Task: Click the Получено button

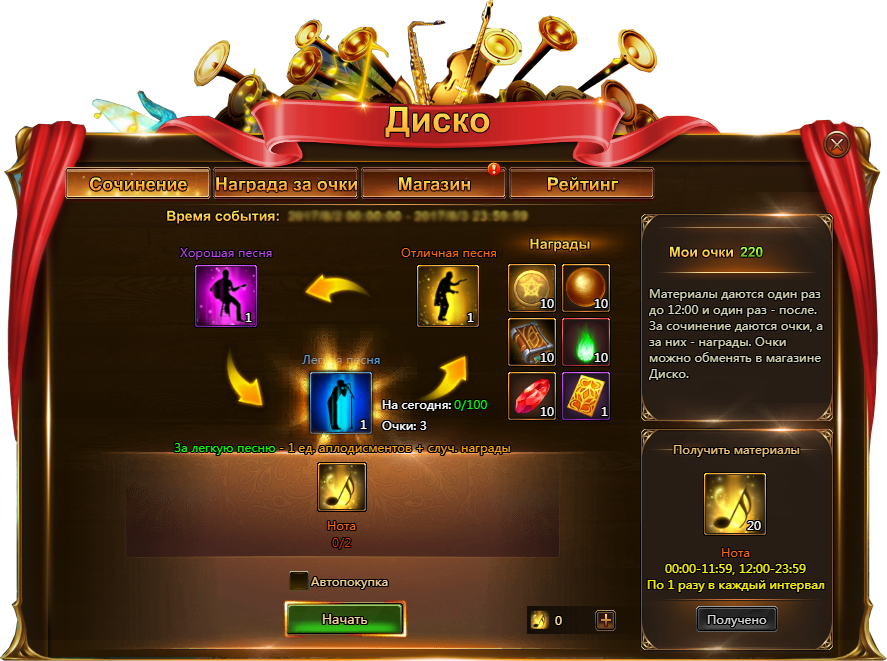Action: point(736,620)
